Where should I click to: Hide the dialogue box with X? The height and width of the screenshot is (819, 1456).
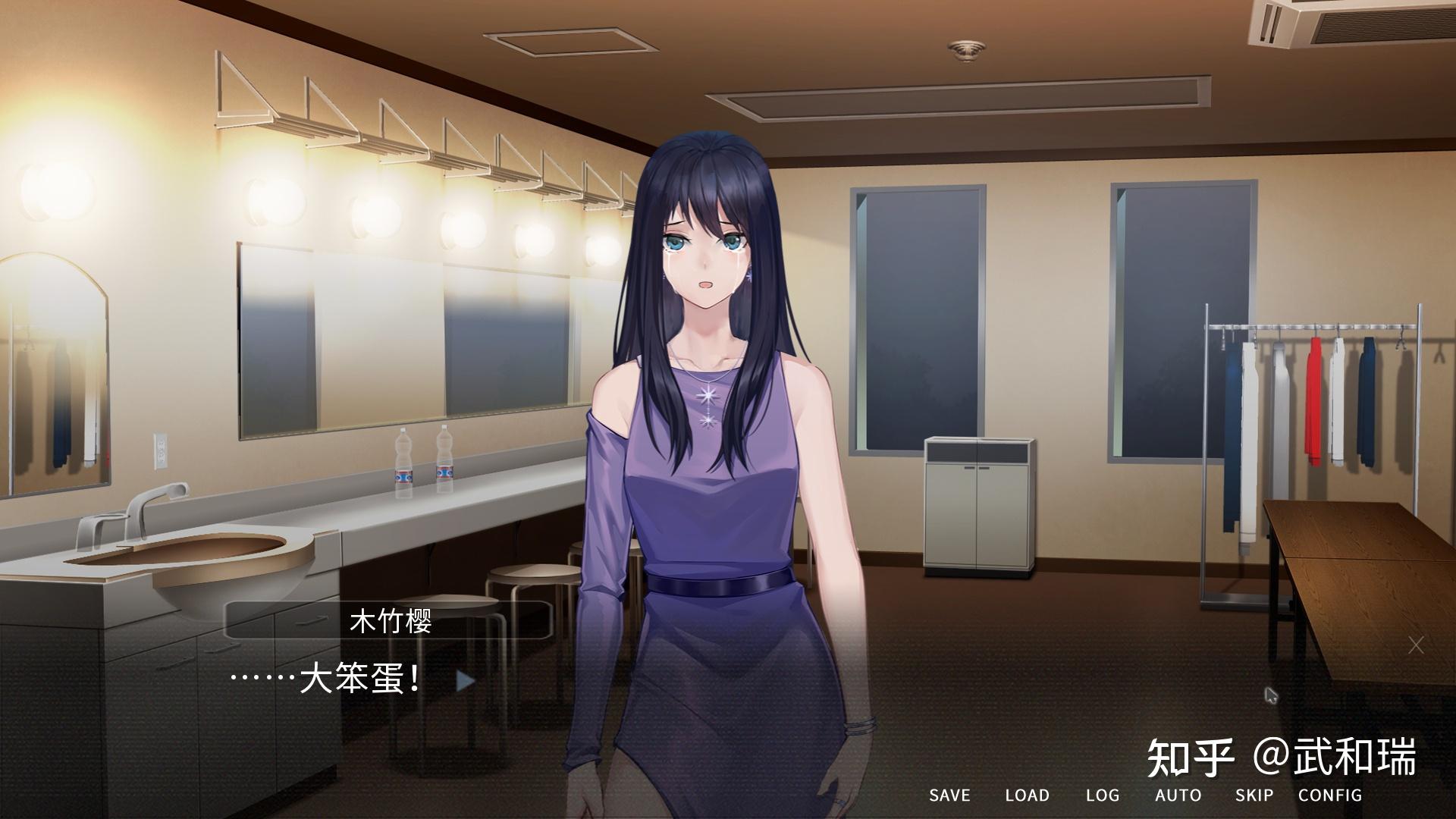coord(1415,645)
